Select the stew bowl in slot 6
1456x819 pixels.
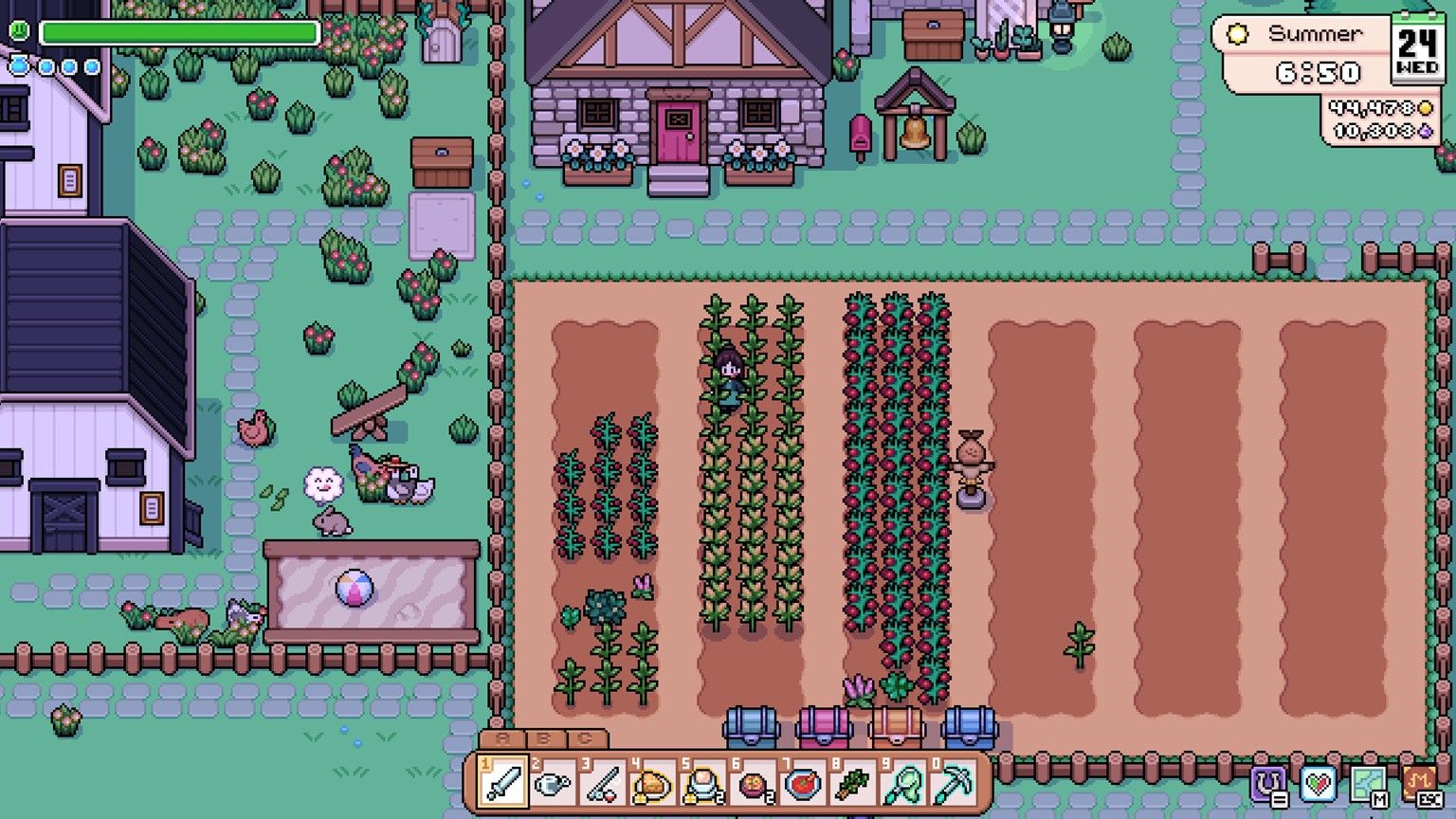(x=753, y=784)
